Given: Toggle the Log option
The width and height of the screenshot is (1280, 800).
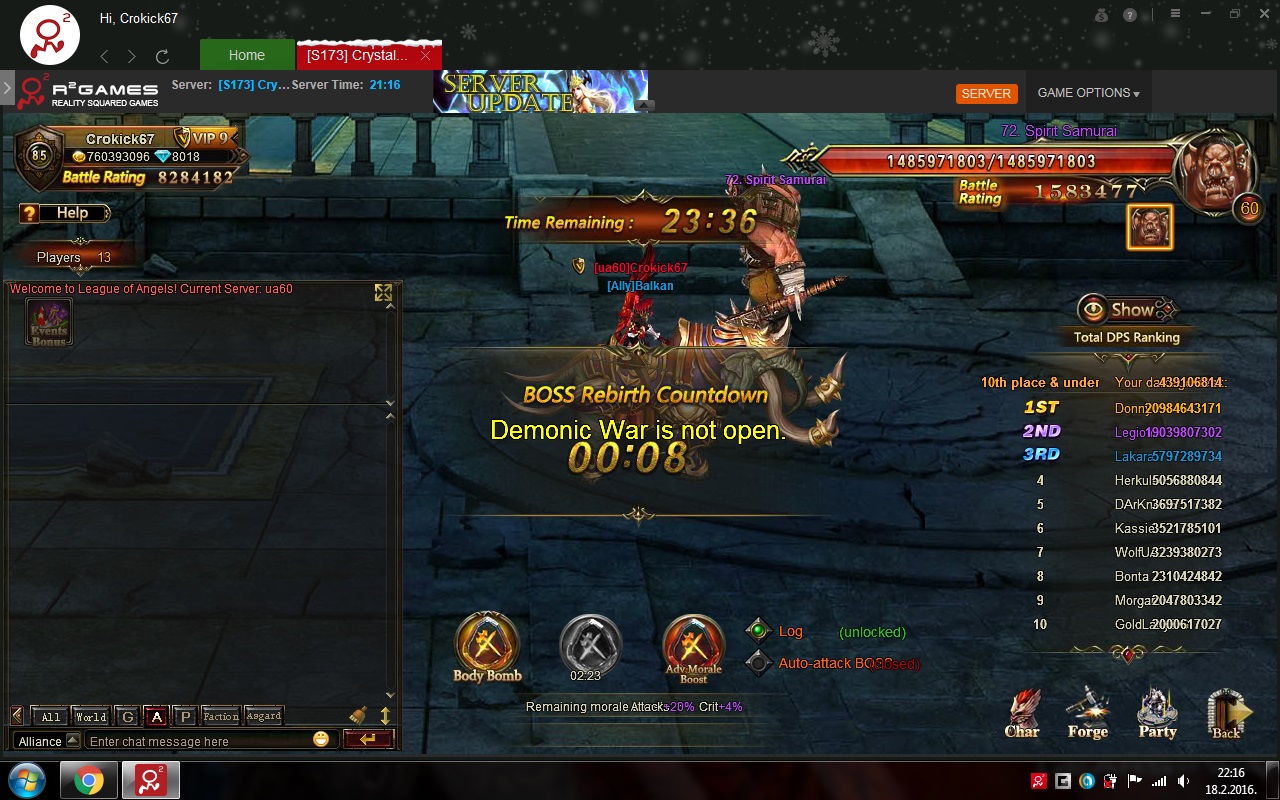Looking at the screenshot, I should point(759,631).
